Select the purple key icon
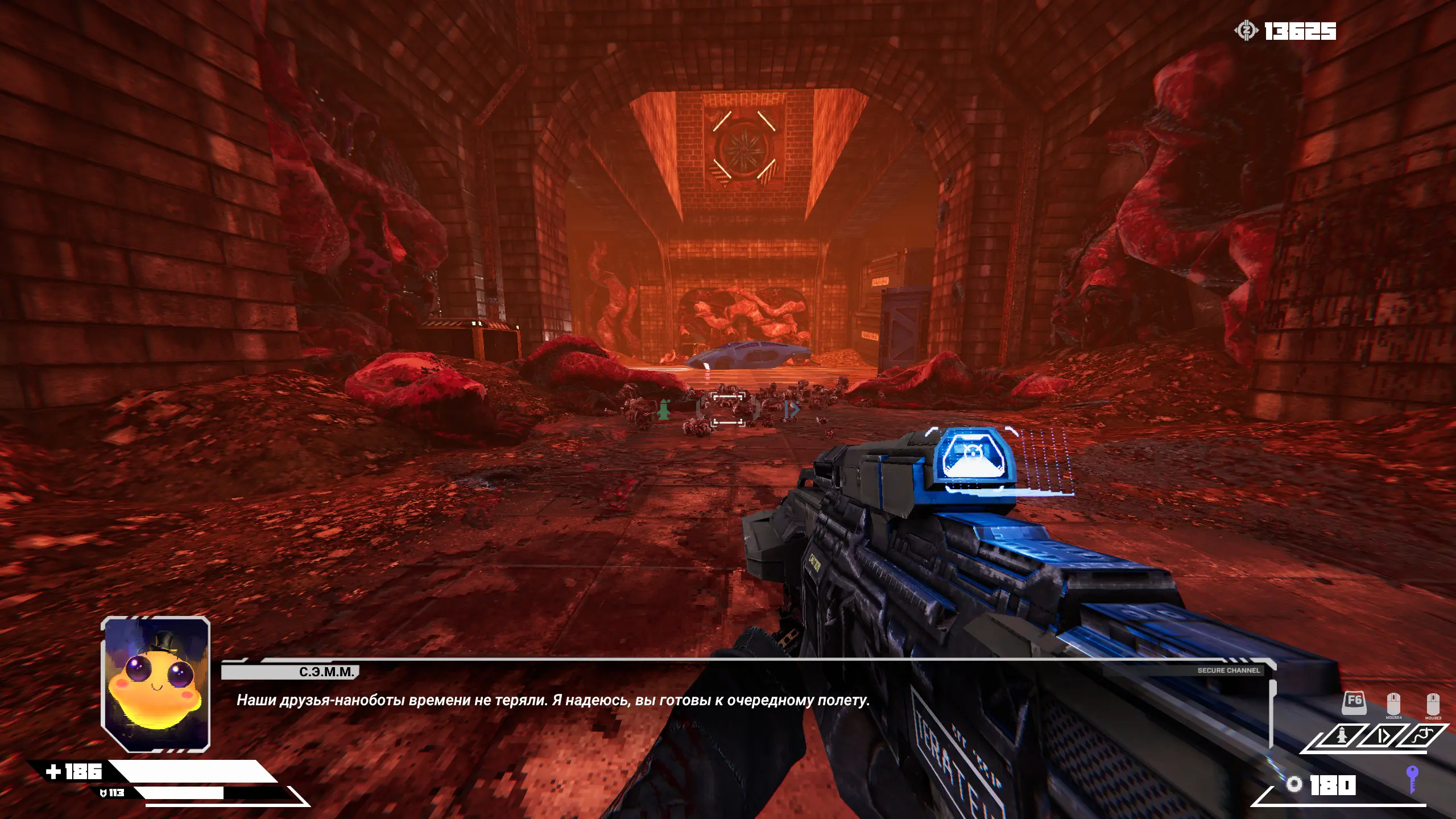The width and height of the screenshot is (1456, 819). click(1411, 779)
